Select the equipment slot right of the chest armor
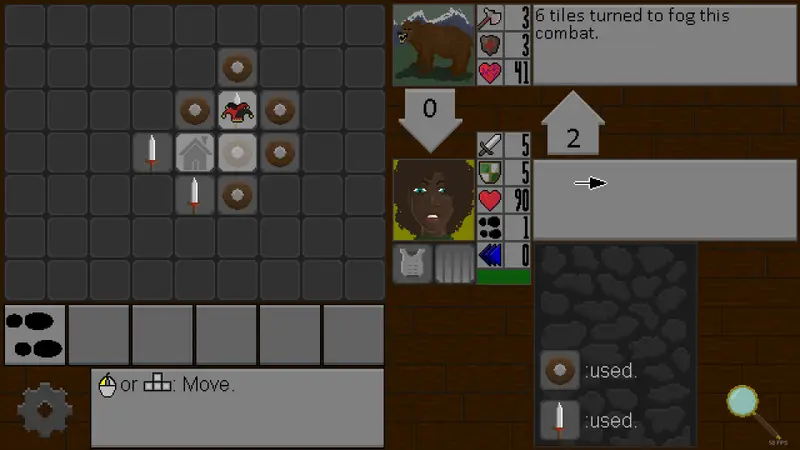800x450 pixels. click(454, 264)
